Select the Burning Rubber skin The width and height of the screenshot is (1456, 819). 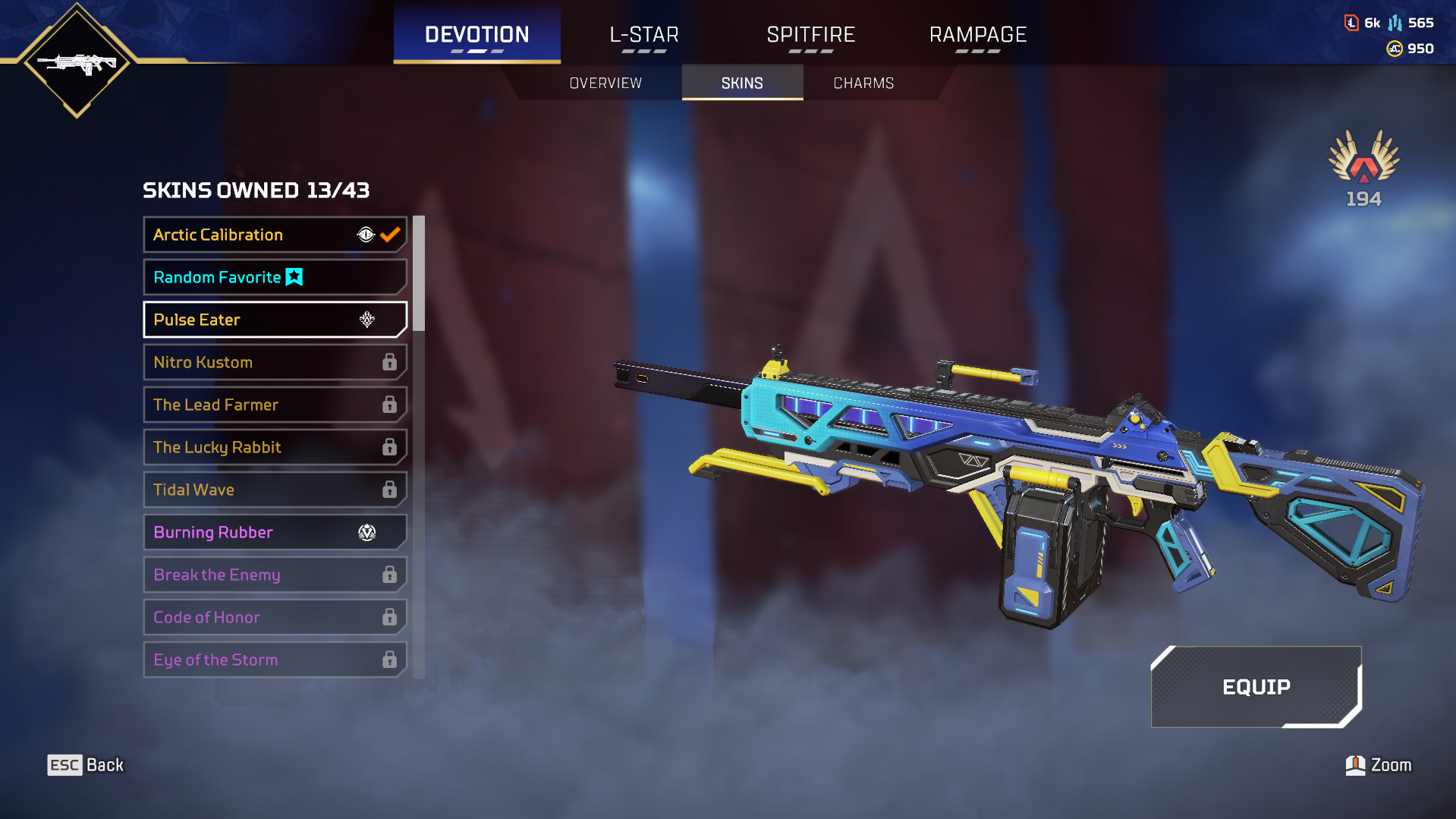click(x=275, y=532)
